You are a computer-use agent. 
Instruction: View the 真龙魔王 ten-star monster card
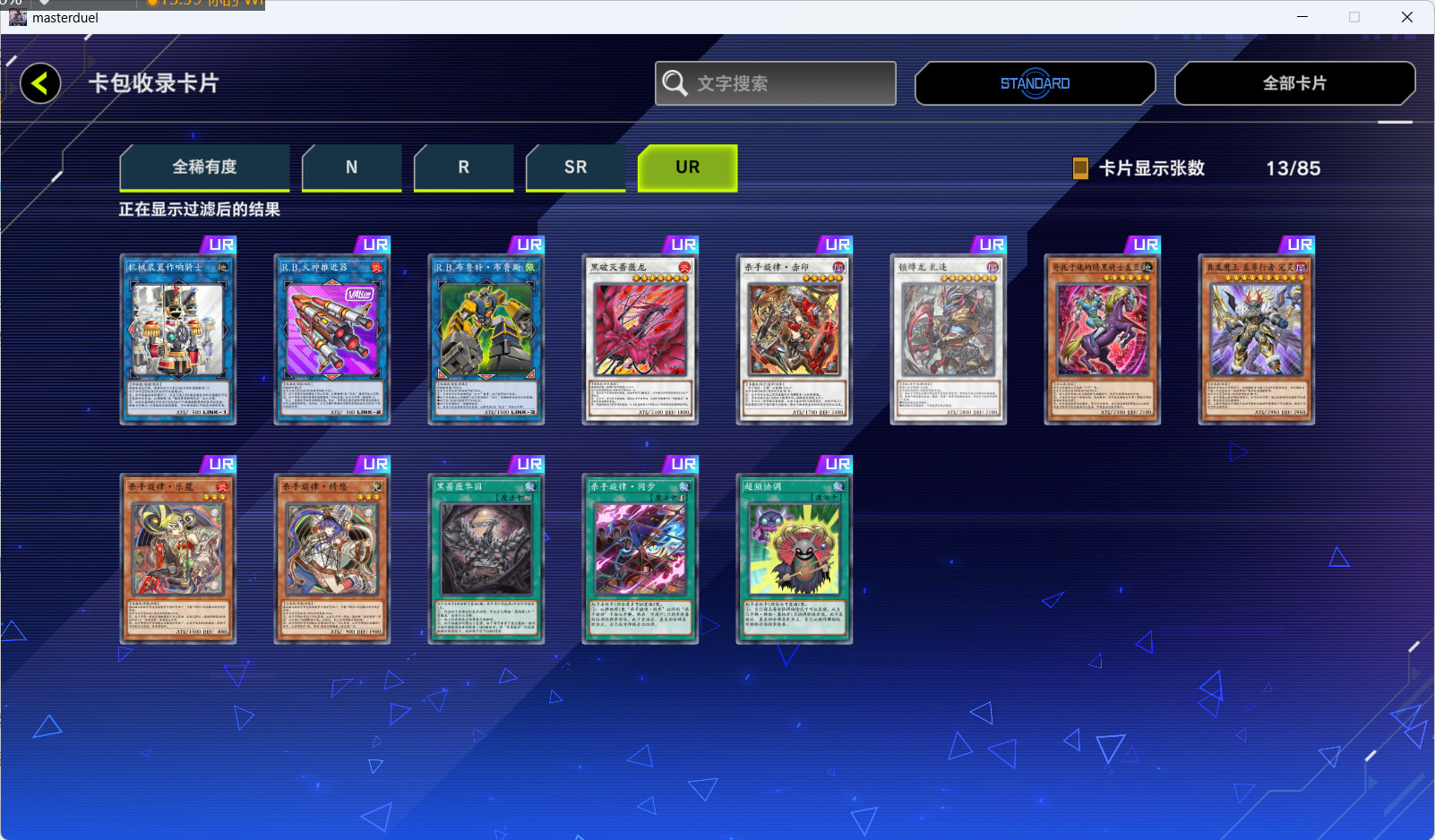pyautogui.click(x=1257, y=339)
